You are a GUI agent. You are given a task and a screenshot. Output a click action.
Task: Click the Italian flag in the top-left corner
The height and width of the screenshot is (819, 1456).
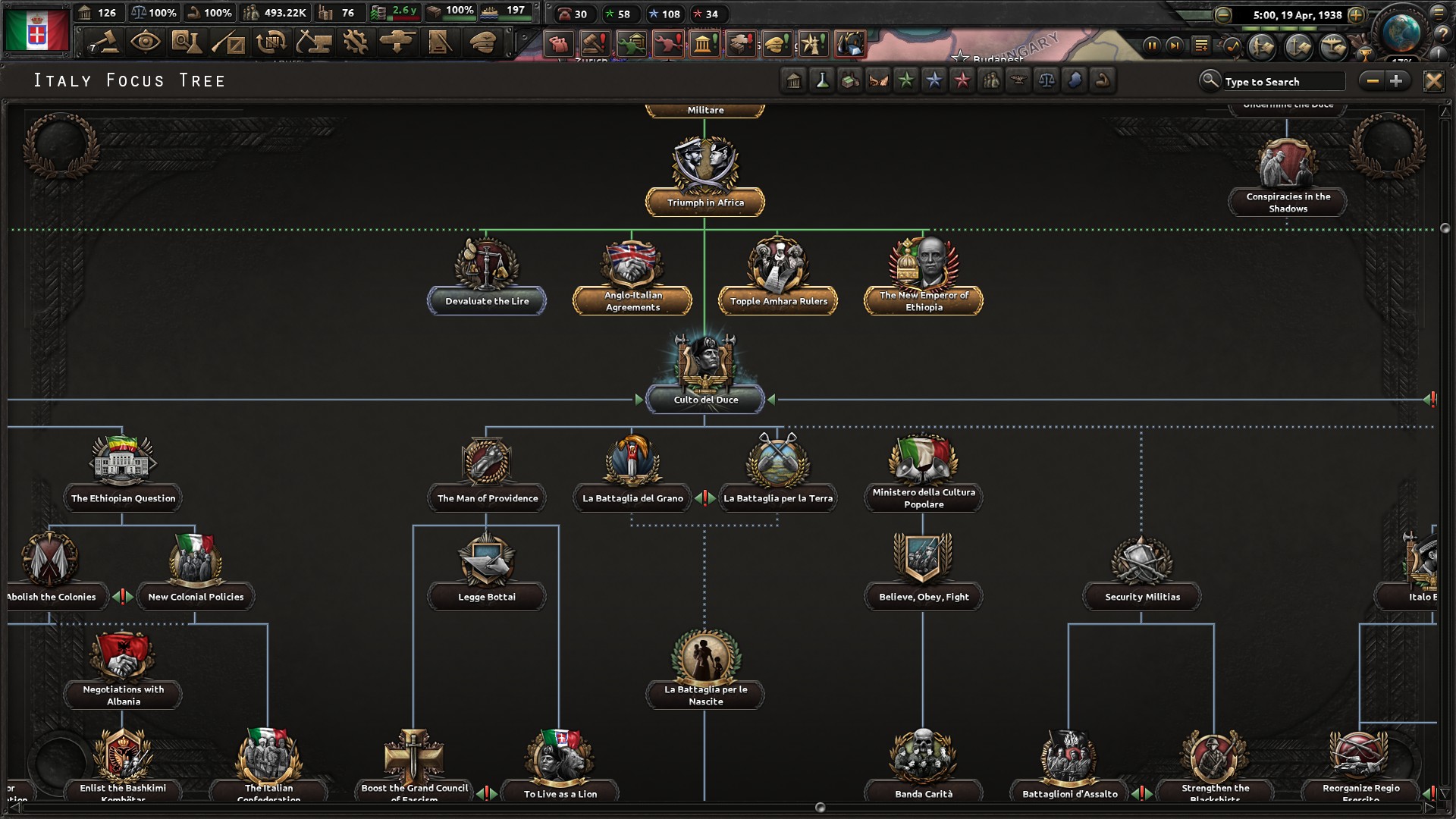tap(36, 30)
